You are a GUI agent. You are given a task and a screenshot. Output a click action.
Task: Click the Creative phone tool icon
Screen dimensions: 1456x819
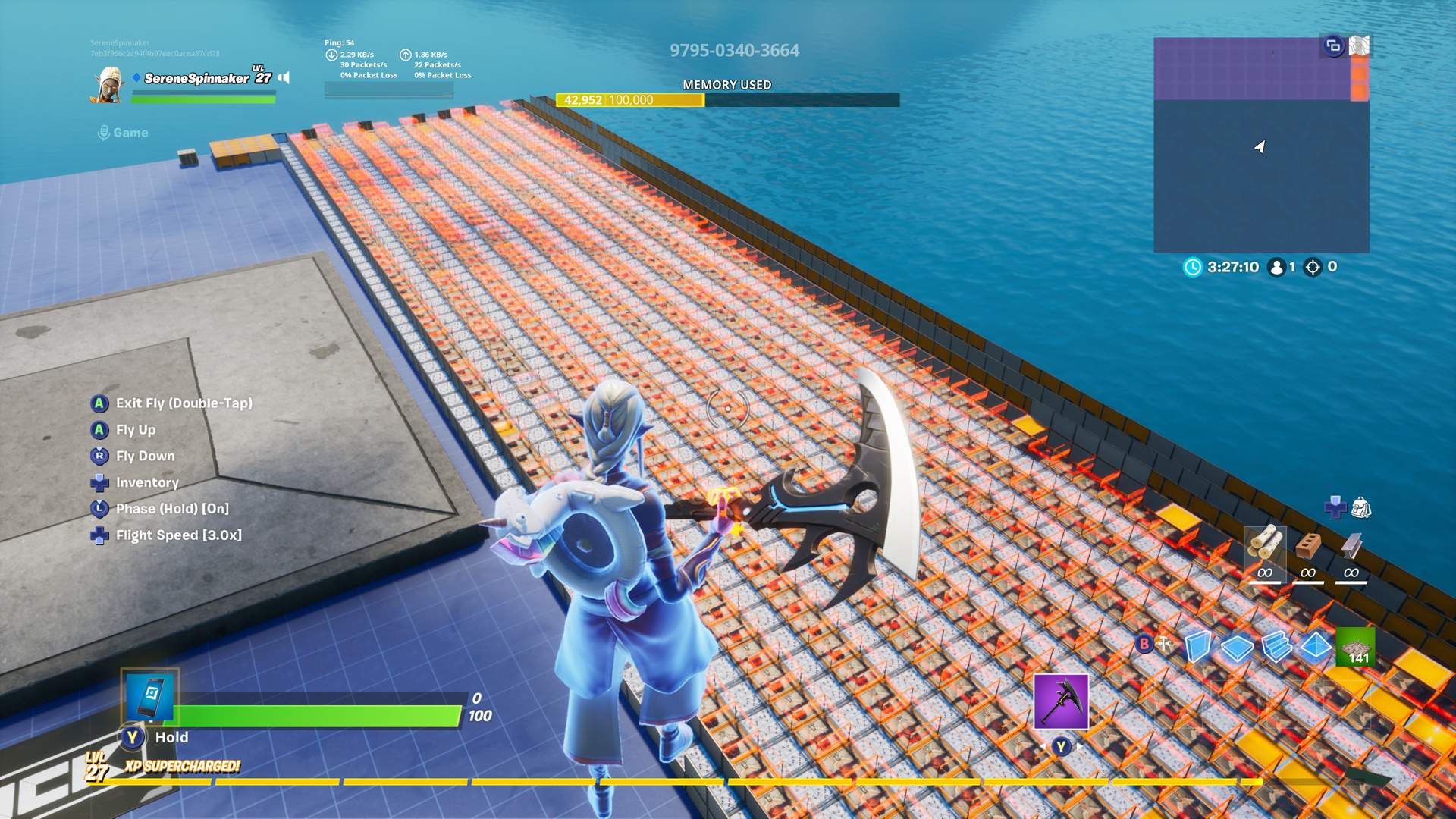pyautogui.click(x=150, y=695)
